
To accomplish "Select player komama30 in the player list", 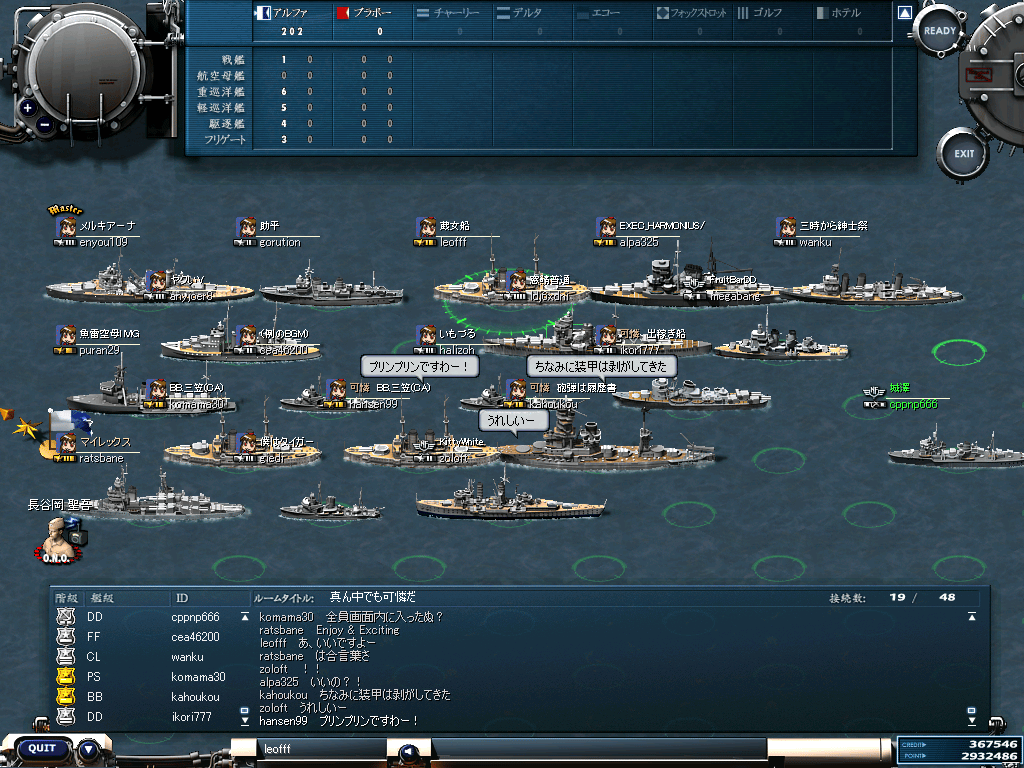I will pos(198,677).
